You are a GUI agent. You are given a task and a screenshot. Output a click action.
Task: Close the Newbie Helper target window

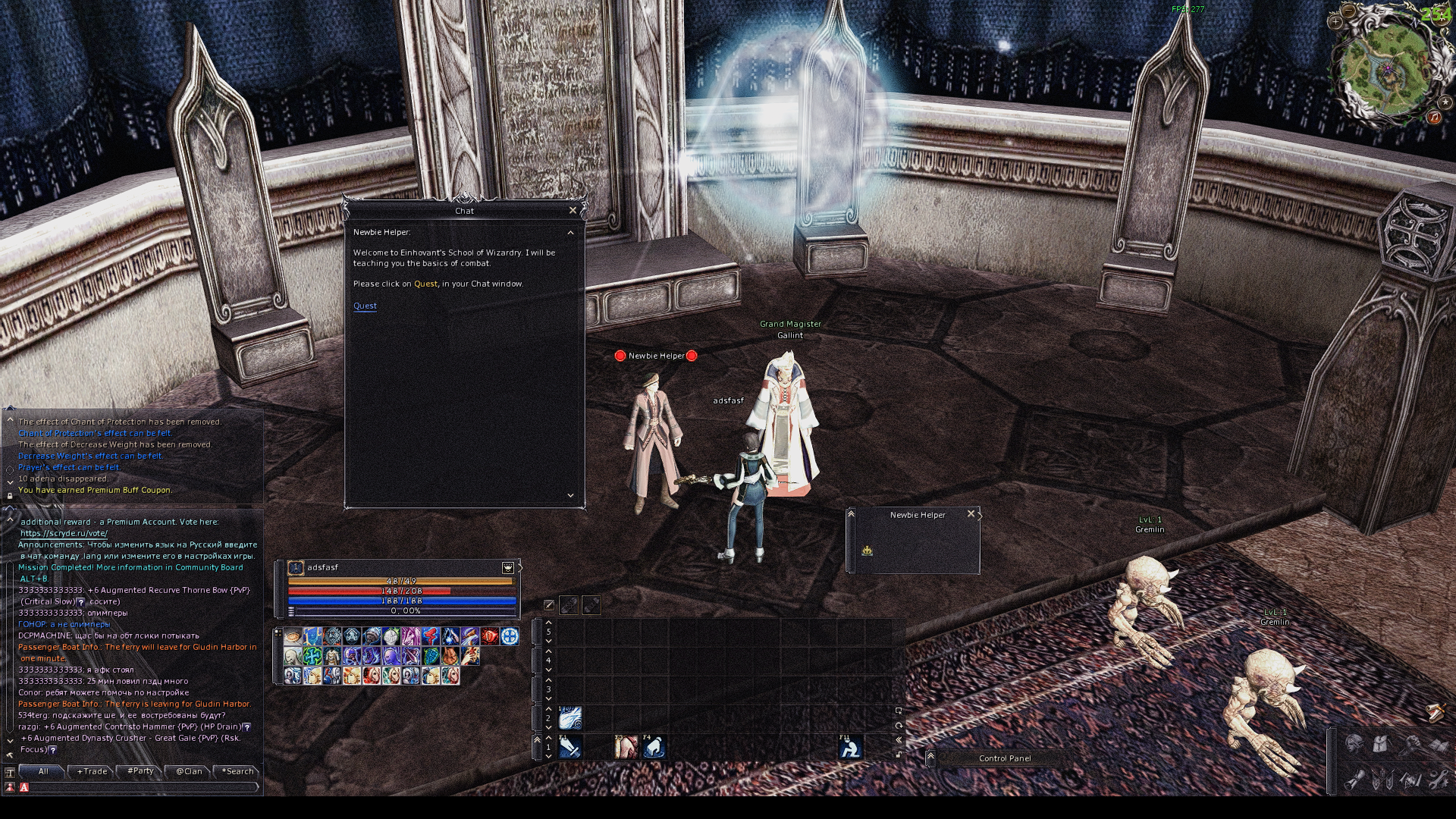click(971, 514)
